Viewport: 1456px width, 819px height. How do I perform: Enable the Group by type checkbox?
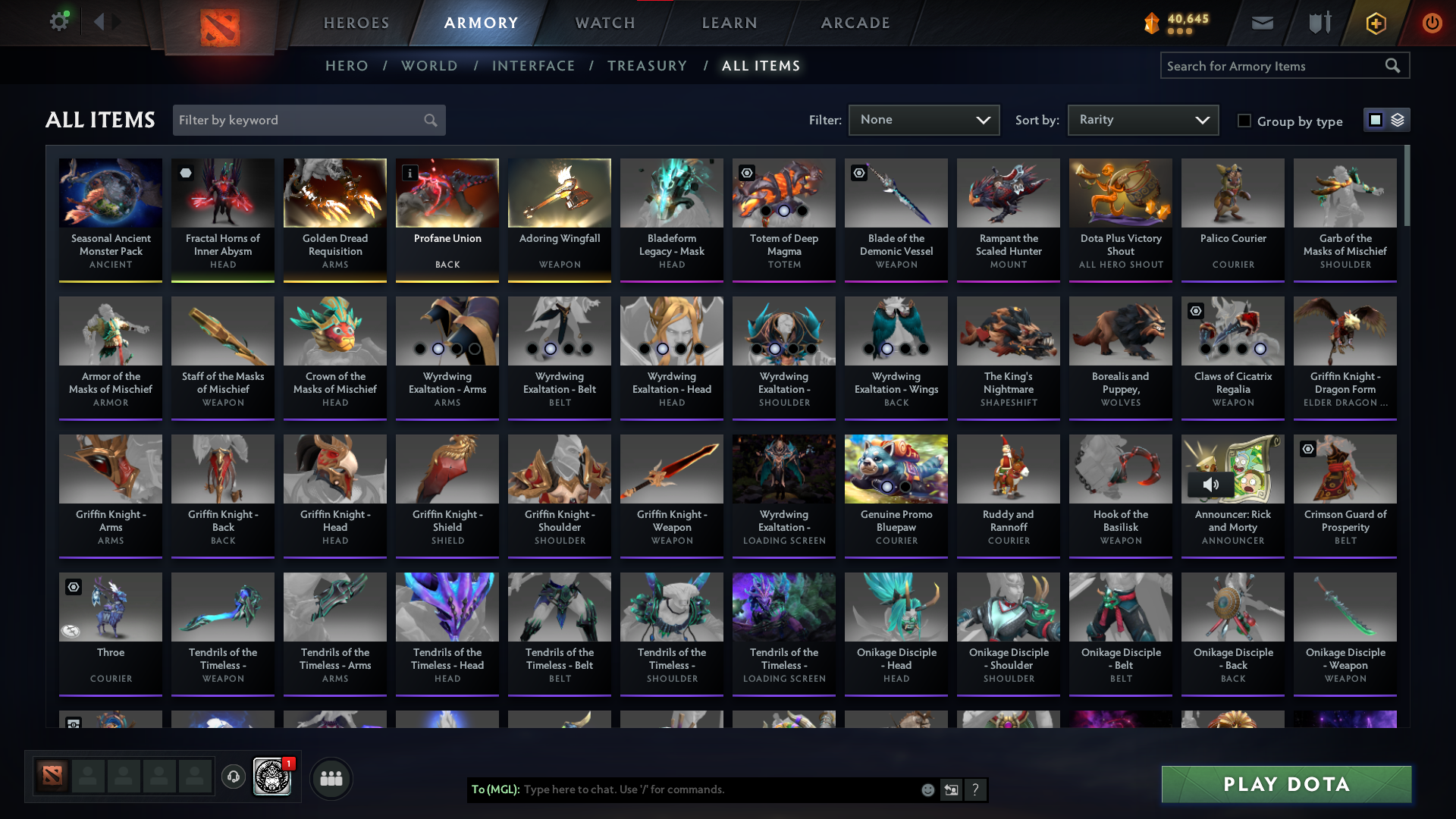click(1244, 121)
